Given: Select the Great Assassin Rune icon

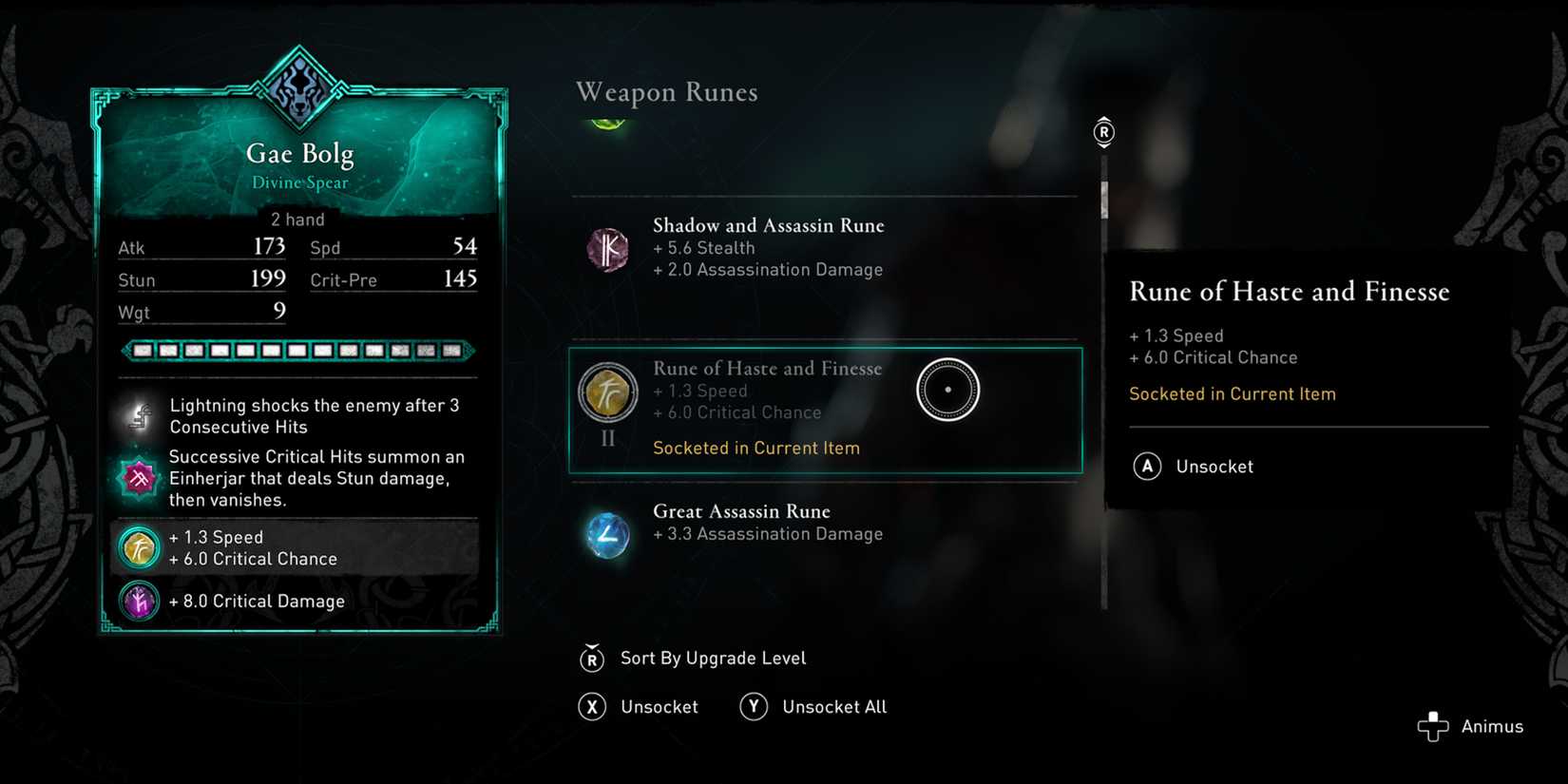Looking at the screenshot, I should [607, 535].
